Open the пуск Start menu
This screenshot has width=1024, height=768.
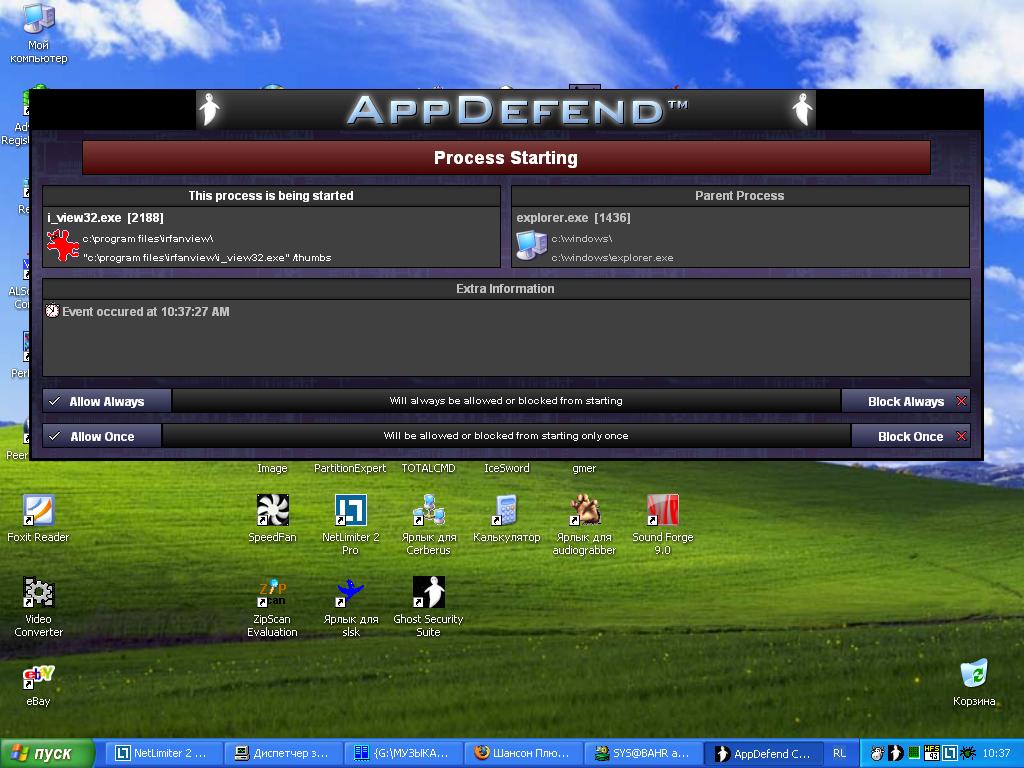[47, 753]
